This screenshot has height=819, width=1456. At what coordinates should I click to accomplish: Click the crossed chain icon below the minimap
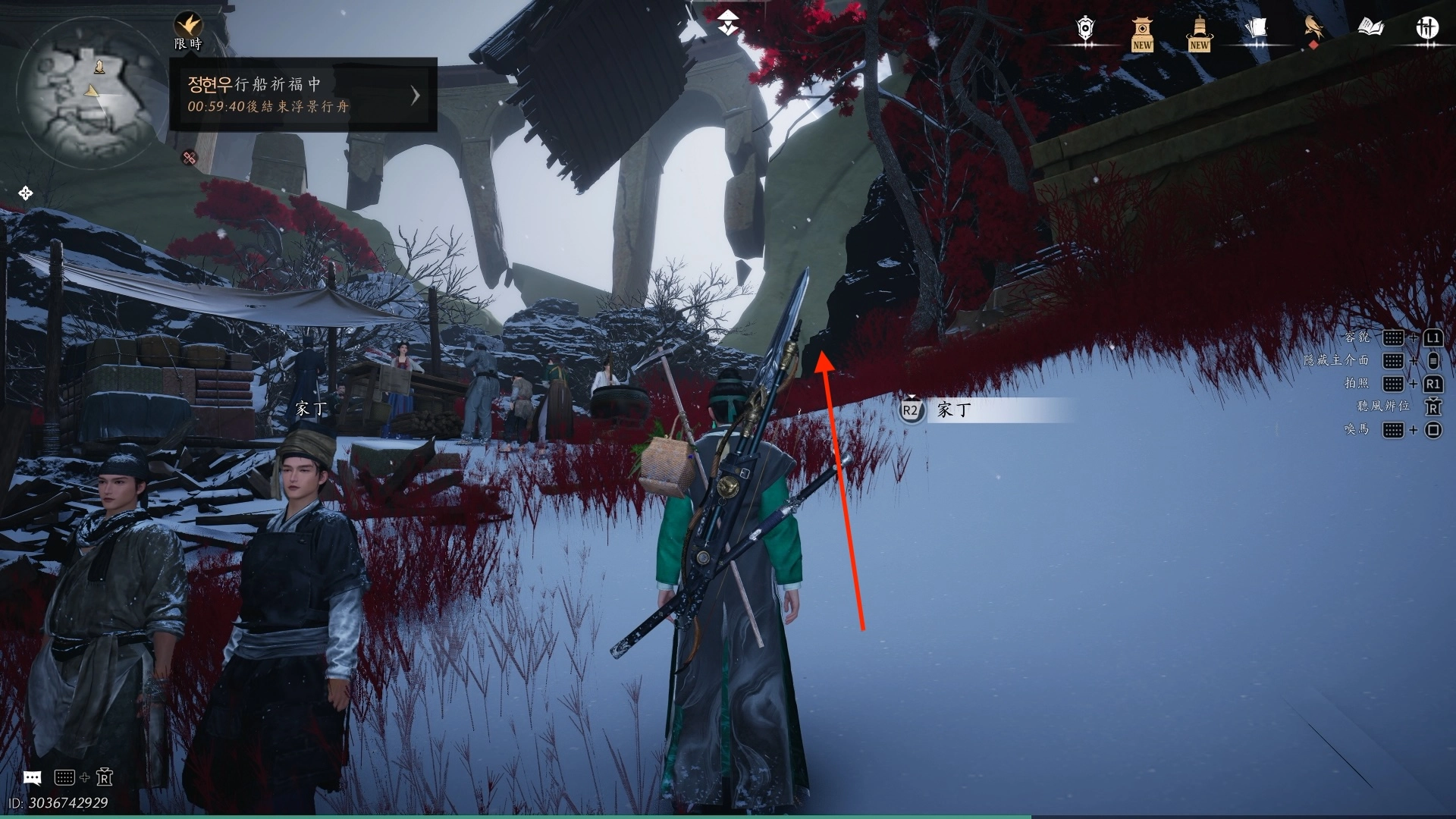coord(190,158)
